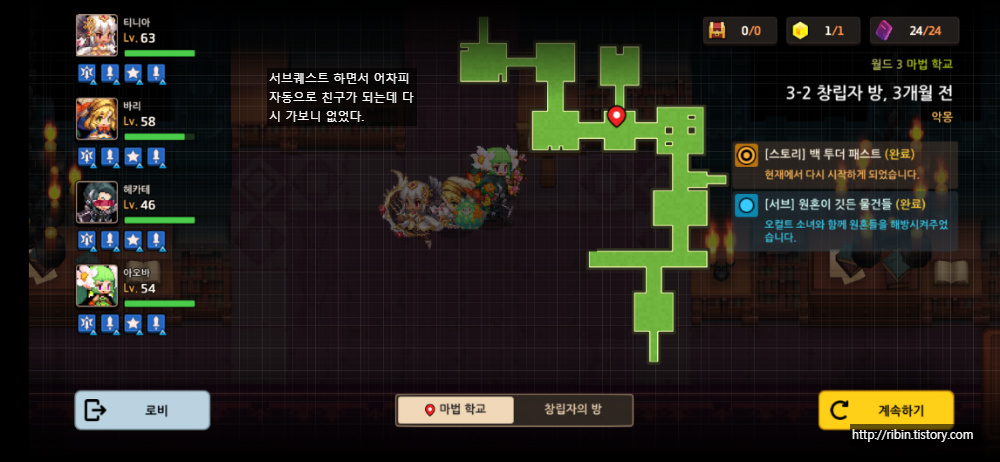Continue the game with 계속하기
The height and width of the screenshot is (462, 1000).
tap(886, 410)
